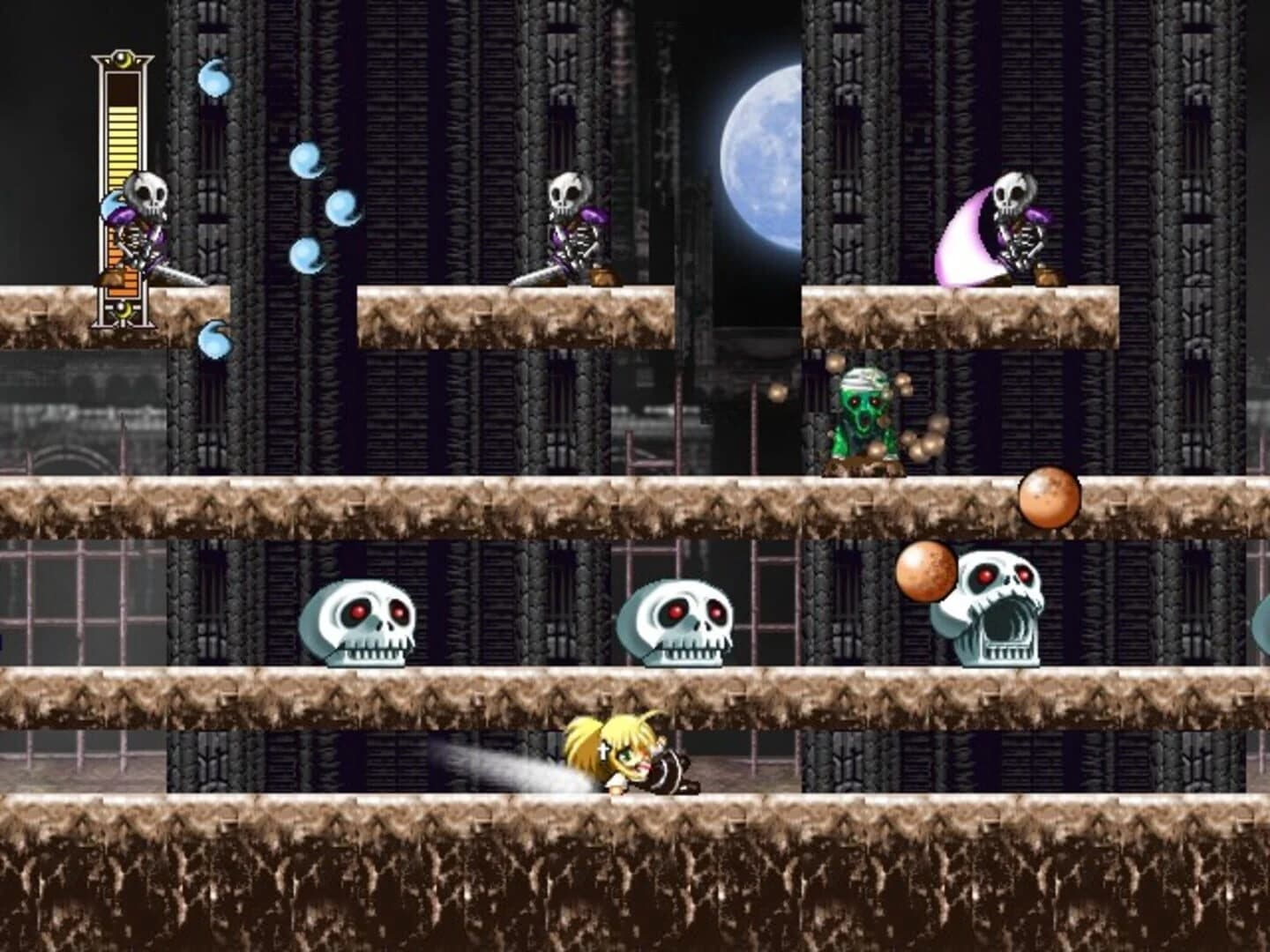1270x952 pixels.
Task: Click the green zombie enemy
Action: 864,414
